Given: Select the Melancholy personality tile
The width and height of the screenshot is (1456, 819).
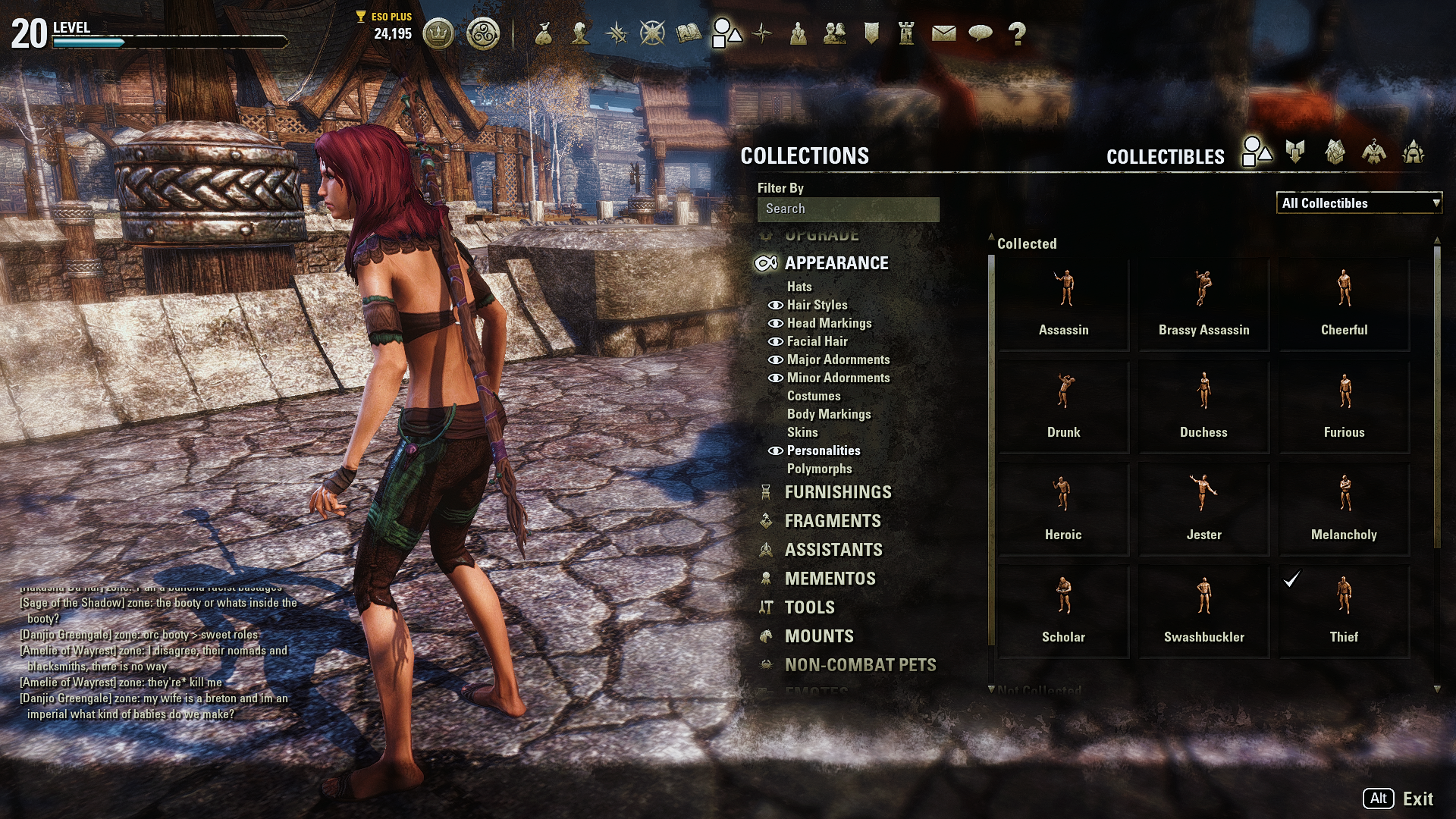Looking at the screenshot, I should (x=1344, y=509).
